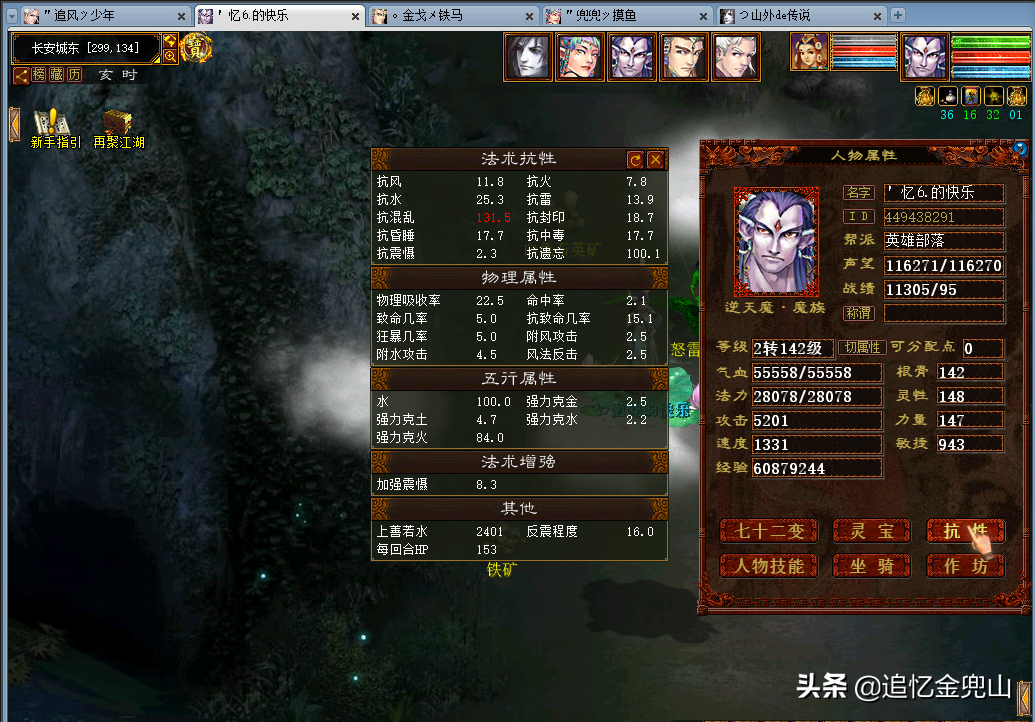The height and width of the screenshot is (722, 1035).
Task: Click the 抗性 resistance button
Action: point(964,531)
